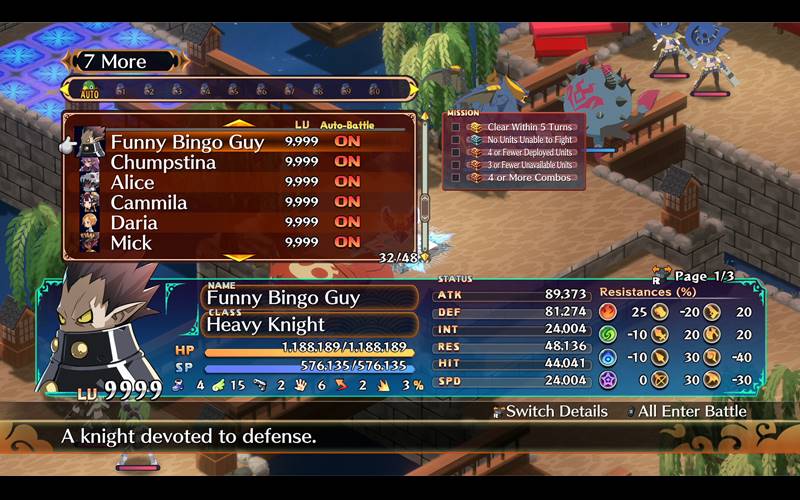
Task: Select Funny Bingo Guy in the unit list
Action: coord(187,142)
